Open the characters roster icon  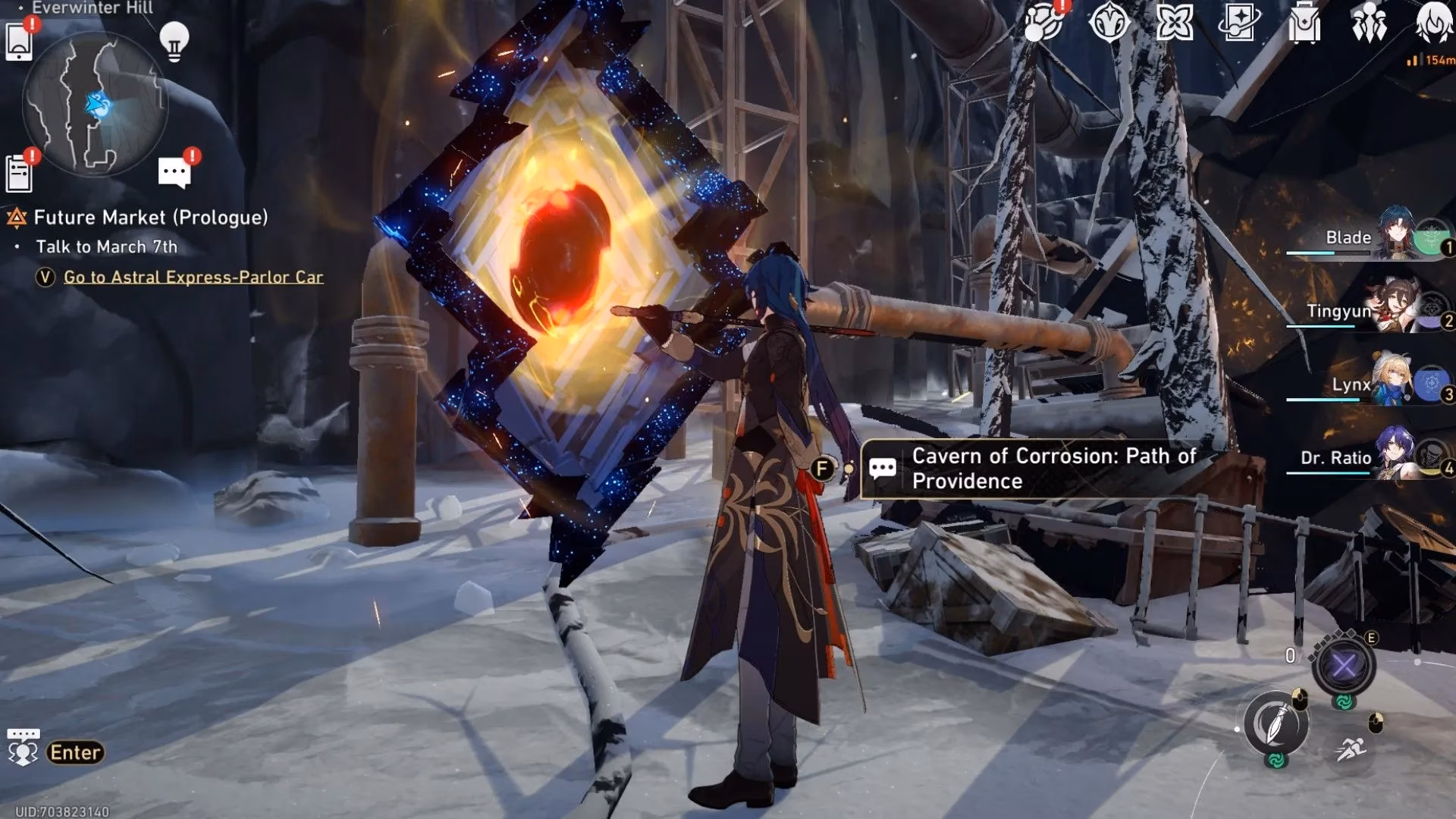click(x=1369, y=24)
